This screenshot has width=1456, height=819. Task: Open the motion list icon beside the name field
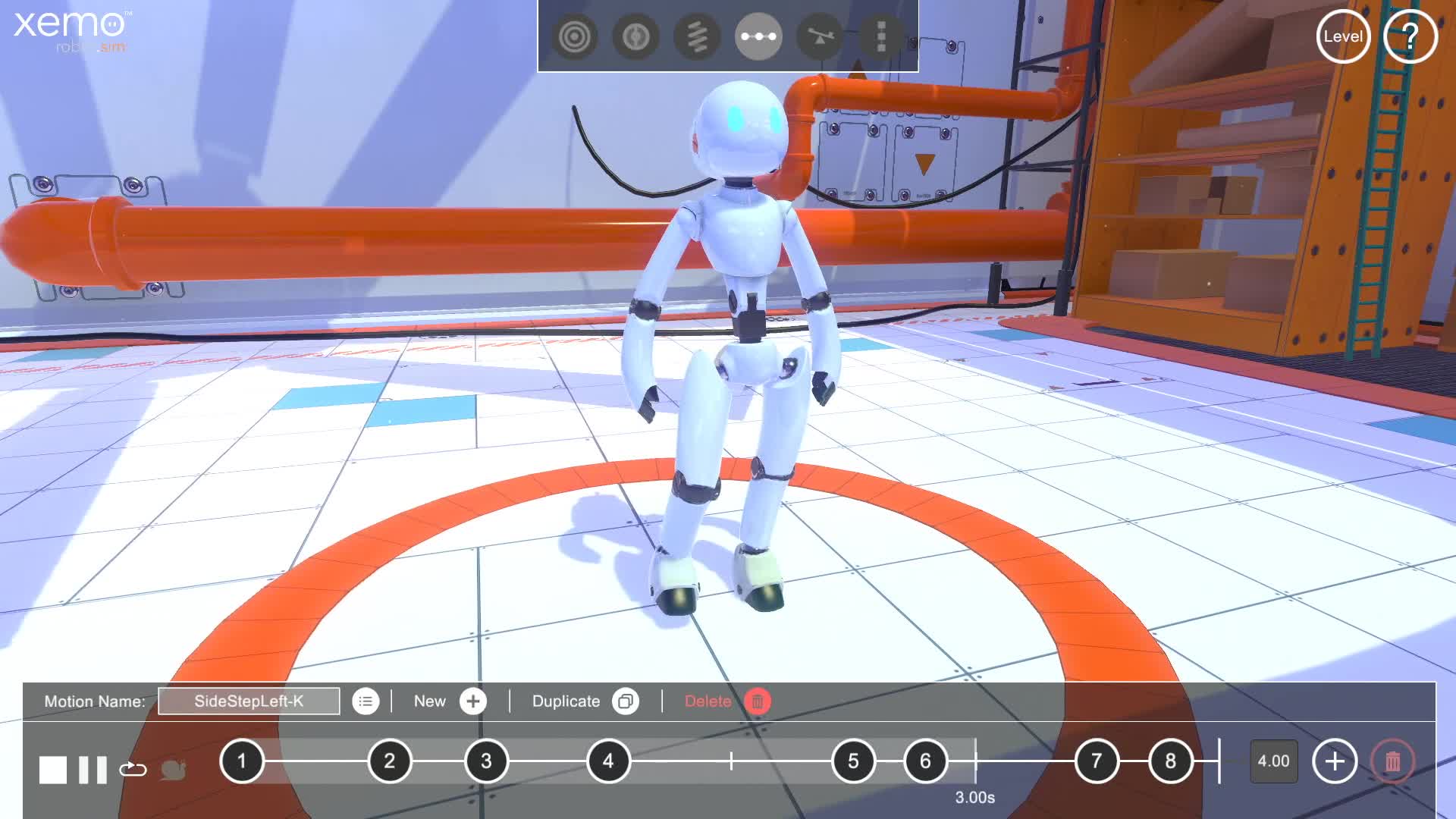366,701
